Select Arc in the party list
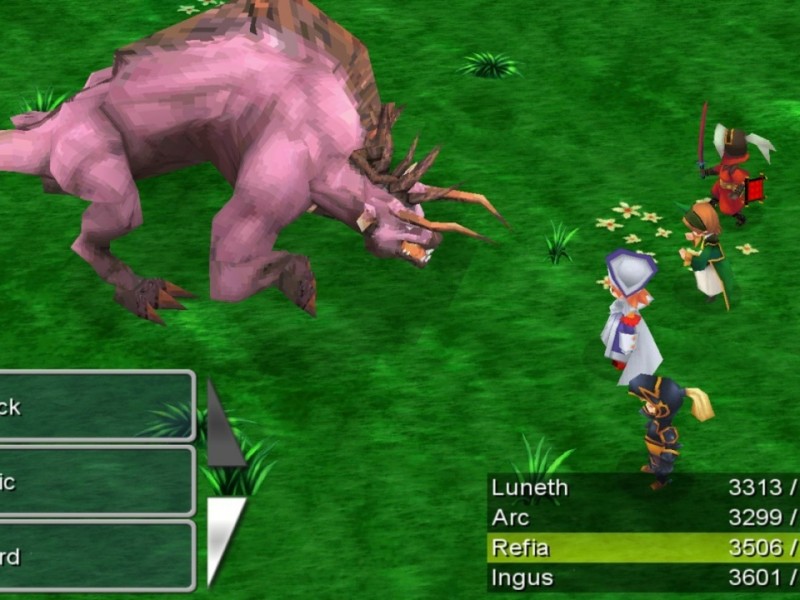The image size is (800, 600). point(642,518)
